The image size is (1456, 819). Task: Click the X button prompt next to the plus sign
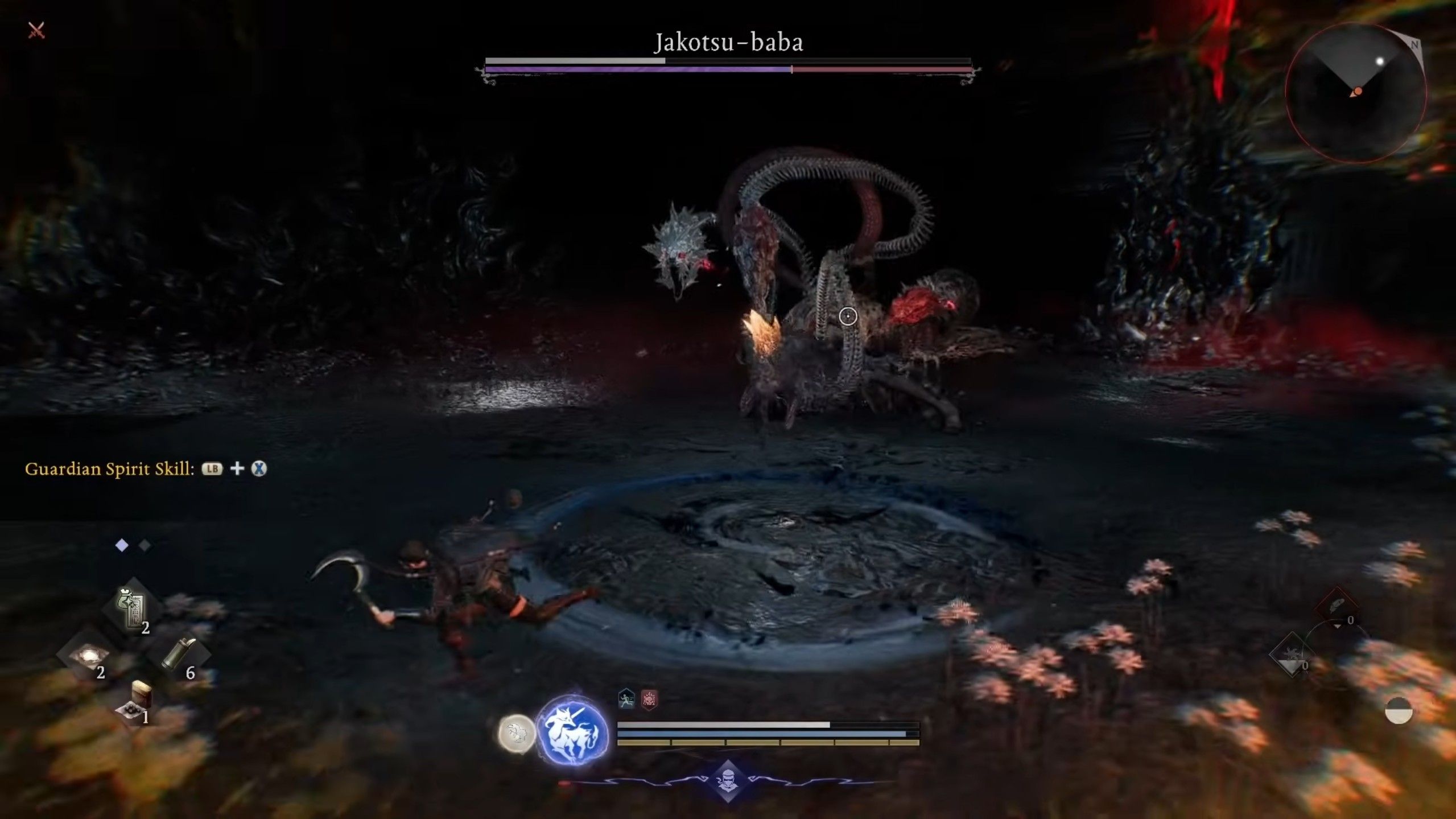261,469
